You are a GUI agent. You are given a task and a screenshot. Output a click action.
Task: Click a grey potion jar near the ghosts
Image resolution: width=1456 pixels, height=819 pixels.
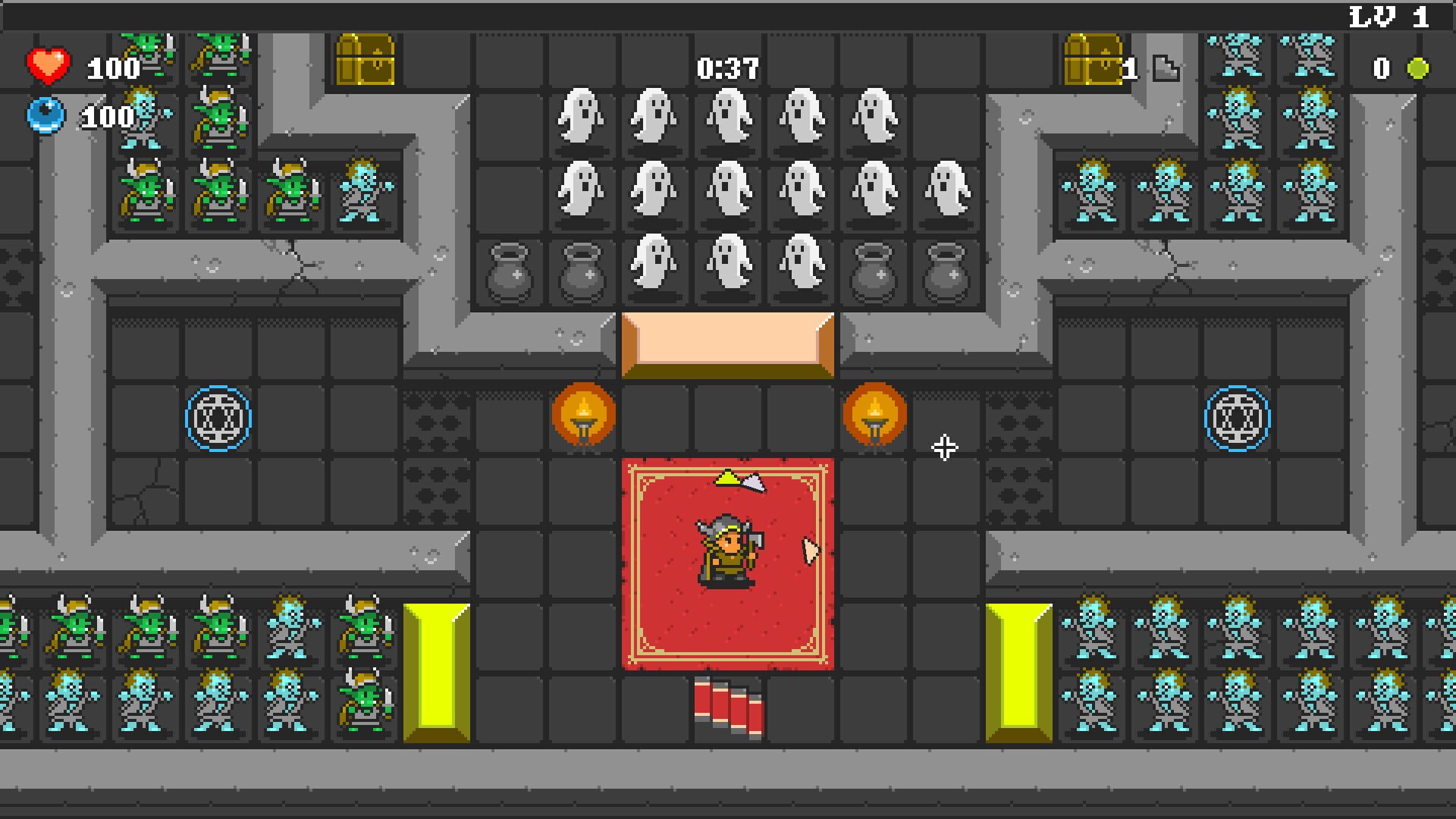tap(510, 273)
